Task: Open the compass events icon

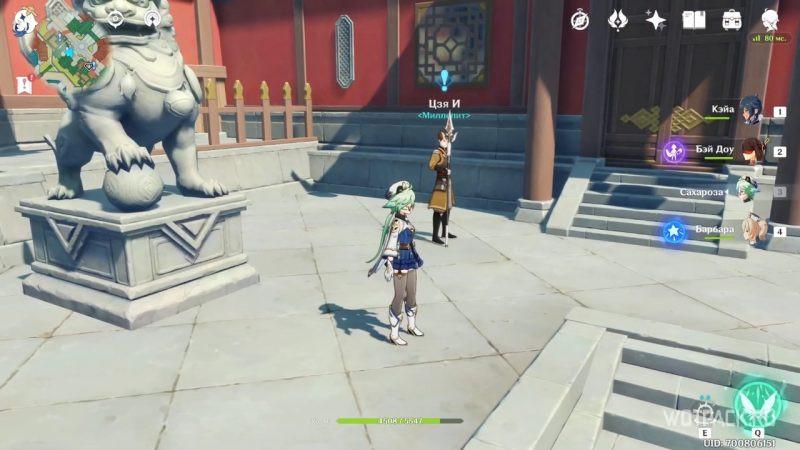Action: (x=580, y=20)
